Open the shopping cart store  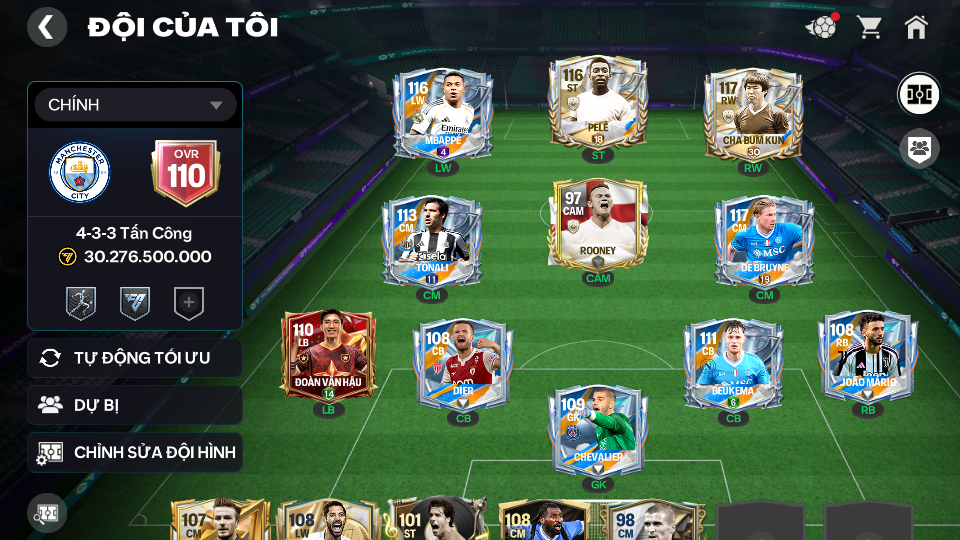click(x=869, y=27)
